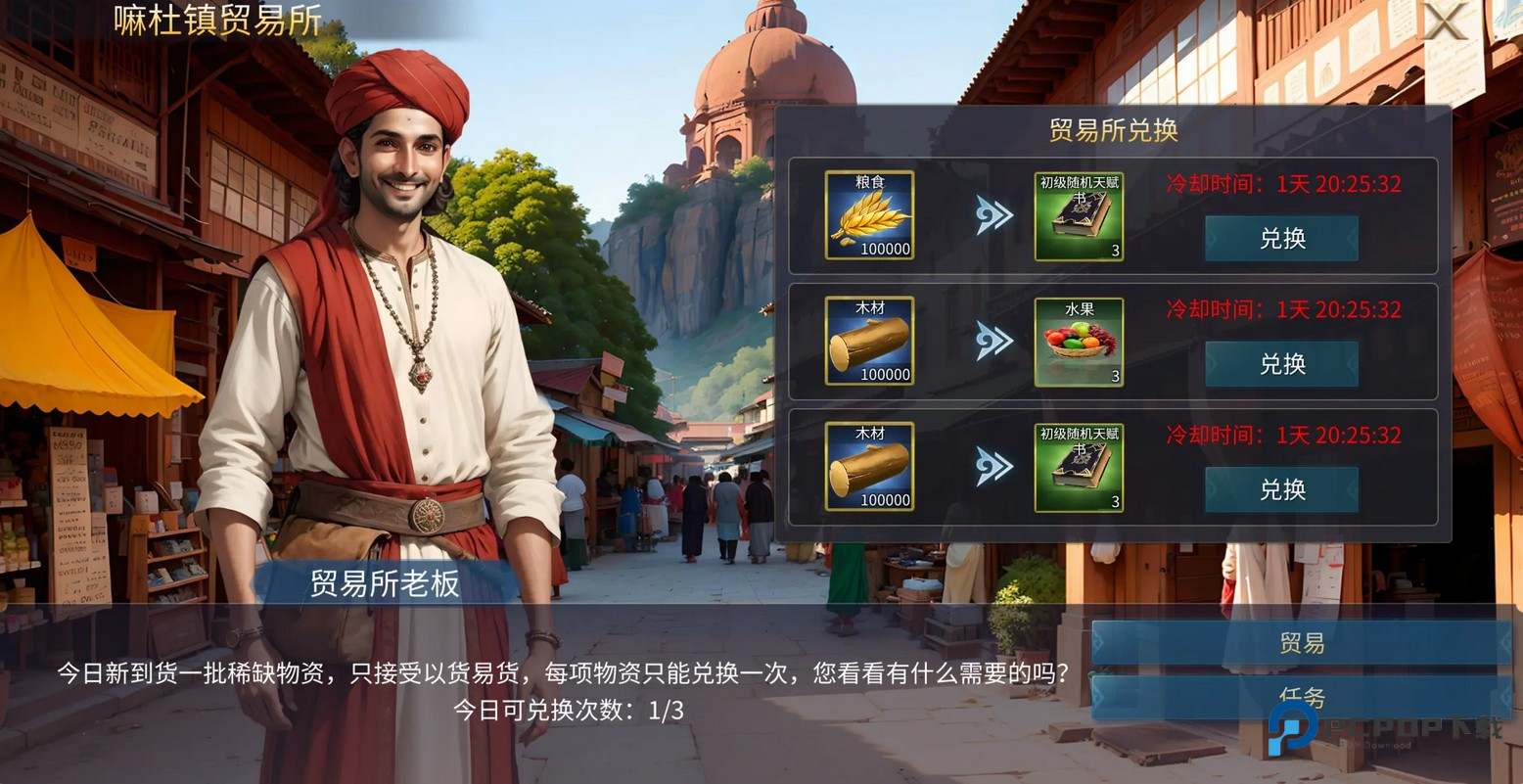Open the 贸易 trade option
Viewport: 1523px width, 784px height.
click(x=1301, y=643)
